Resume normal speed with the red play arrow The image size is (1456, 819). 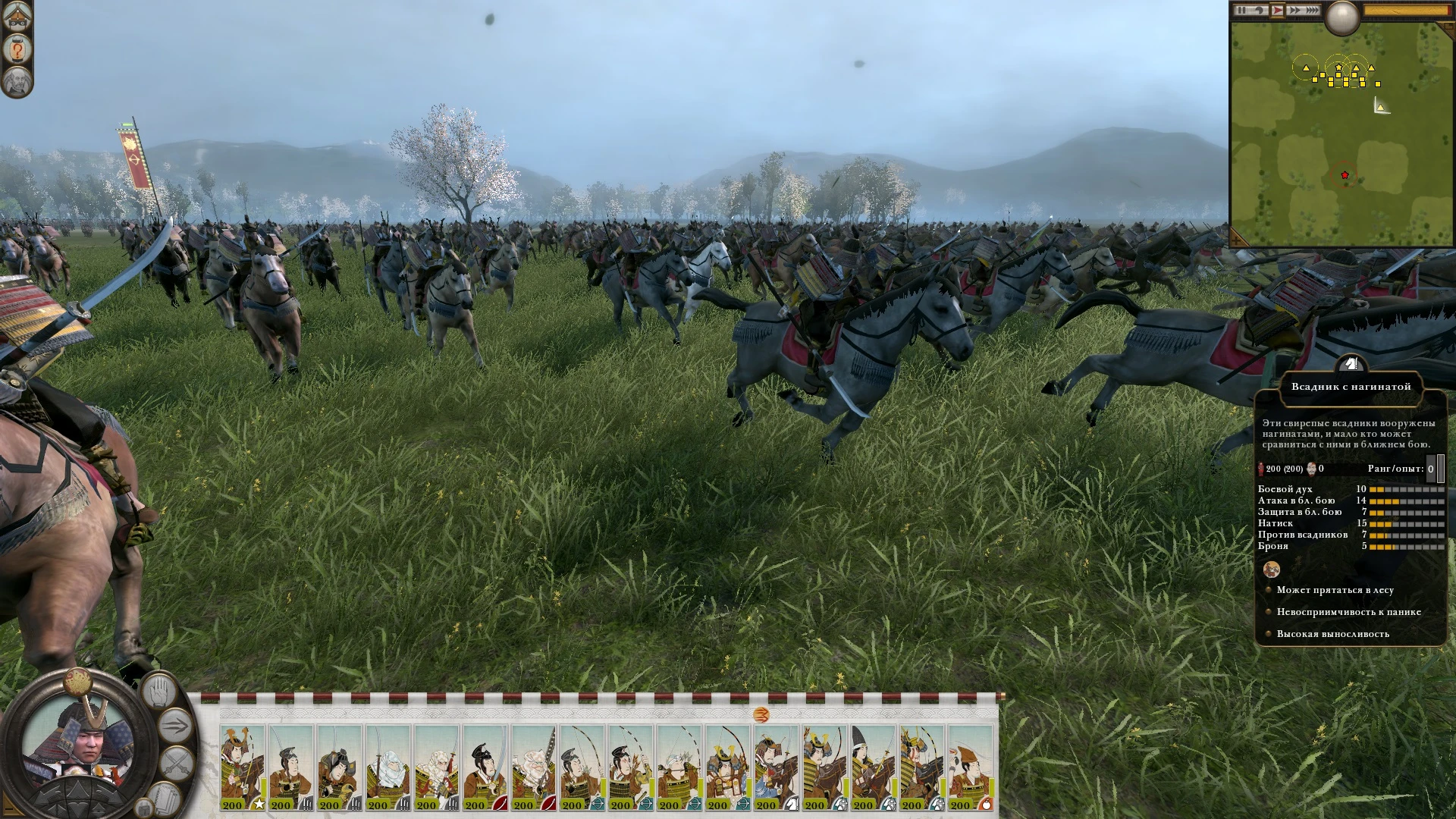(x=1279, y=10)
